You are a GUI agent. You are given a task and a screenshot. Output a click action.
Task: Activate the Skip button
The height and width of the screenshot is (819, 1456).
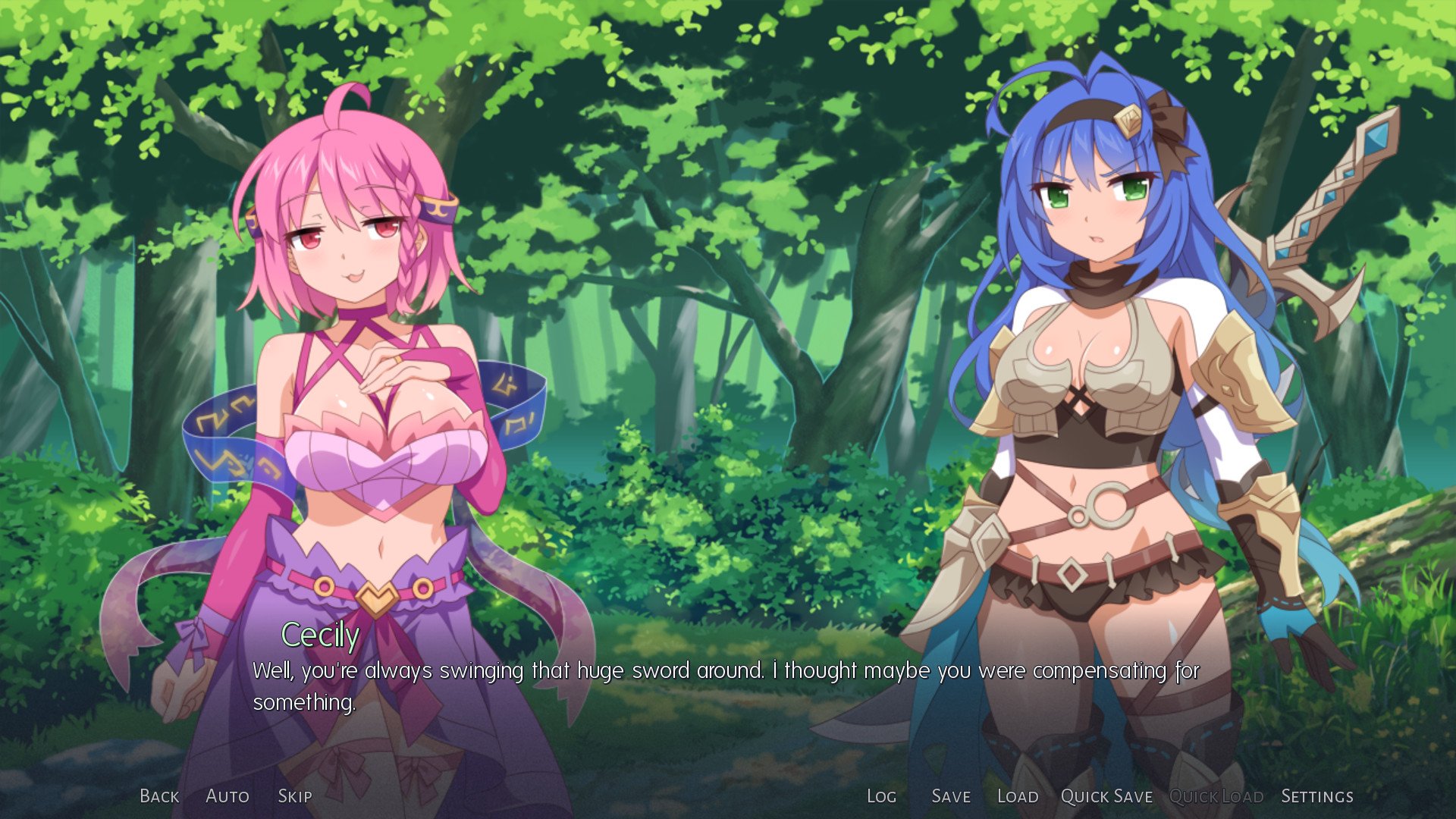(x=295, y=796)
